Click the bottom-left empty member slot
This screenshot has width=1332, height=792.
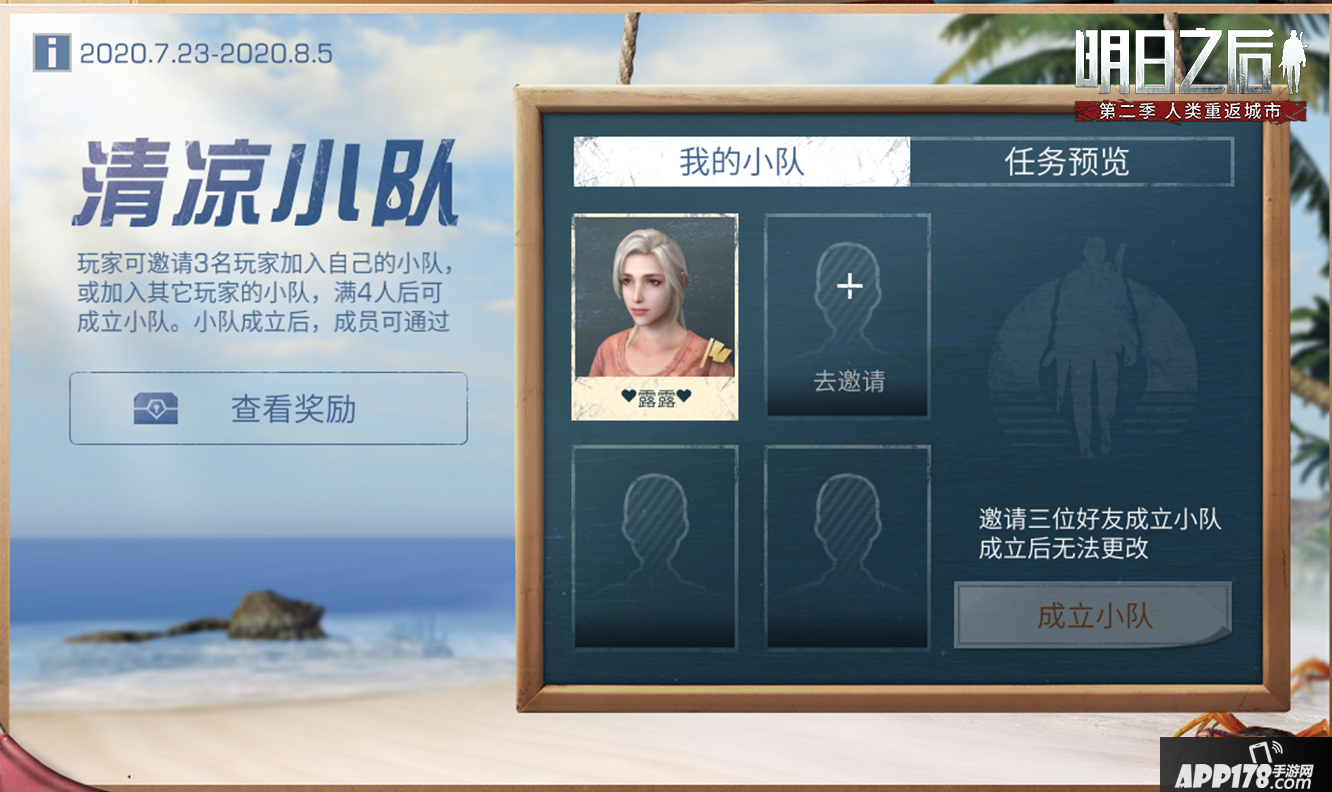click(655, 548)
